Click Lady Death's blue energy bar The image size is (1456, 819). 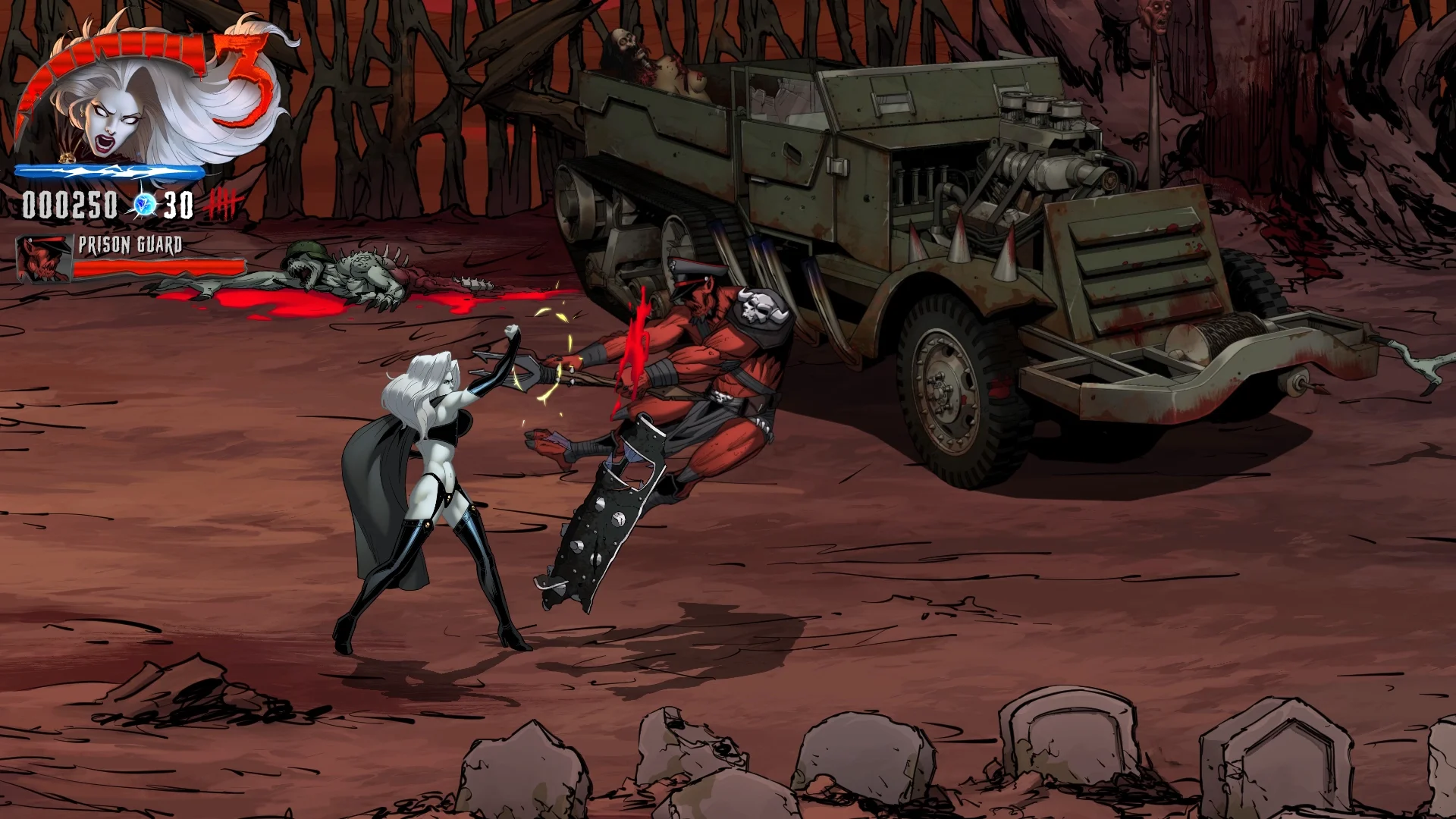(x=110, y=173)
